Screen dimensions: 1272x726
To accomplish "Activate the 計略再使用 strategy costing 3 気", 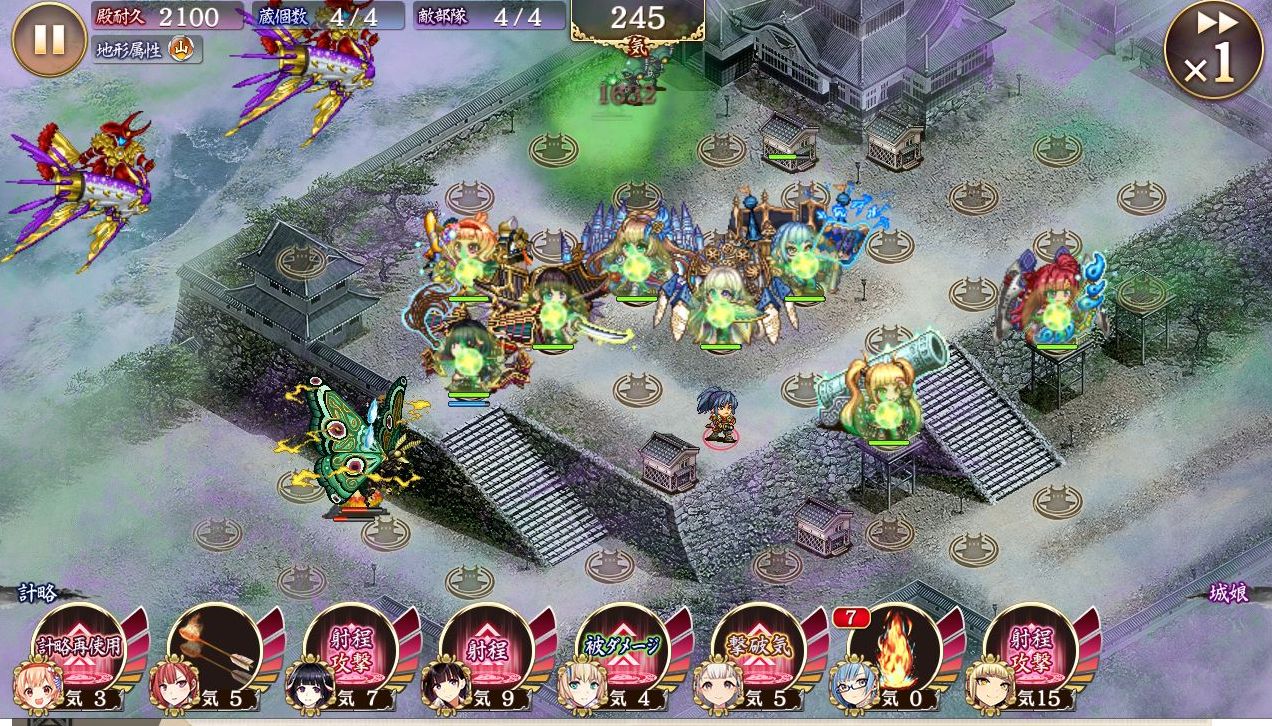I will pos(79,649).
